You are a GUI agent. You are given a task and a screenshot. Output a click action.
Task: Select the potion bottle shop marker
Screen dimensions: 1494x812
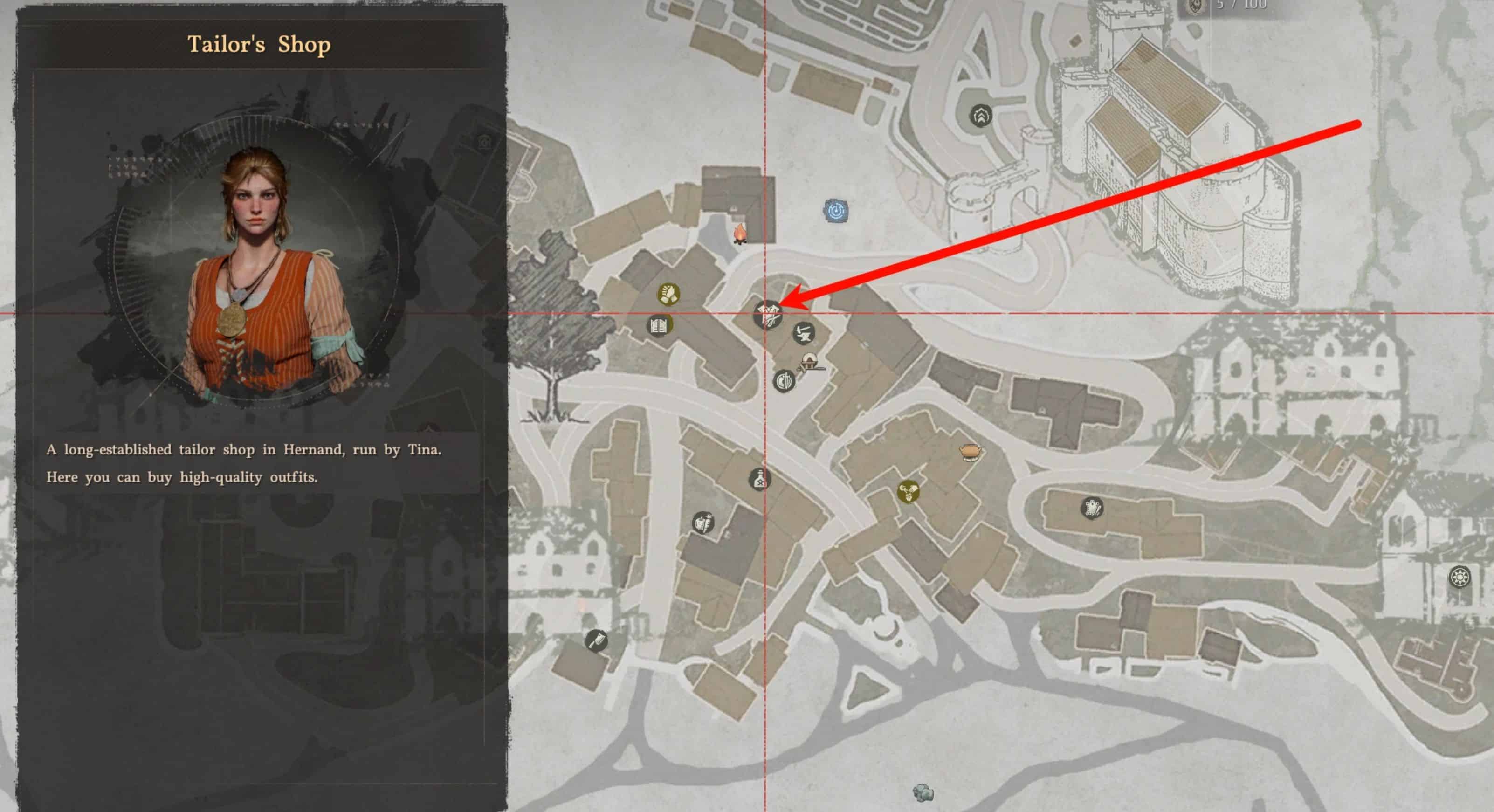coord(759,480)
